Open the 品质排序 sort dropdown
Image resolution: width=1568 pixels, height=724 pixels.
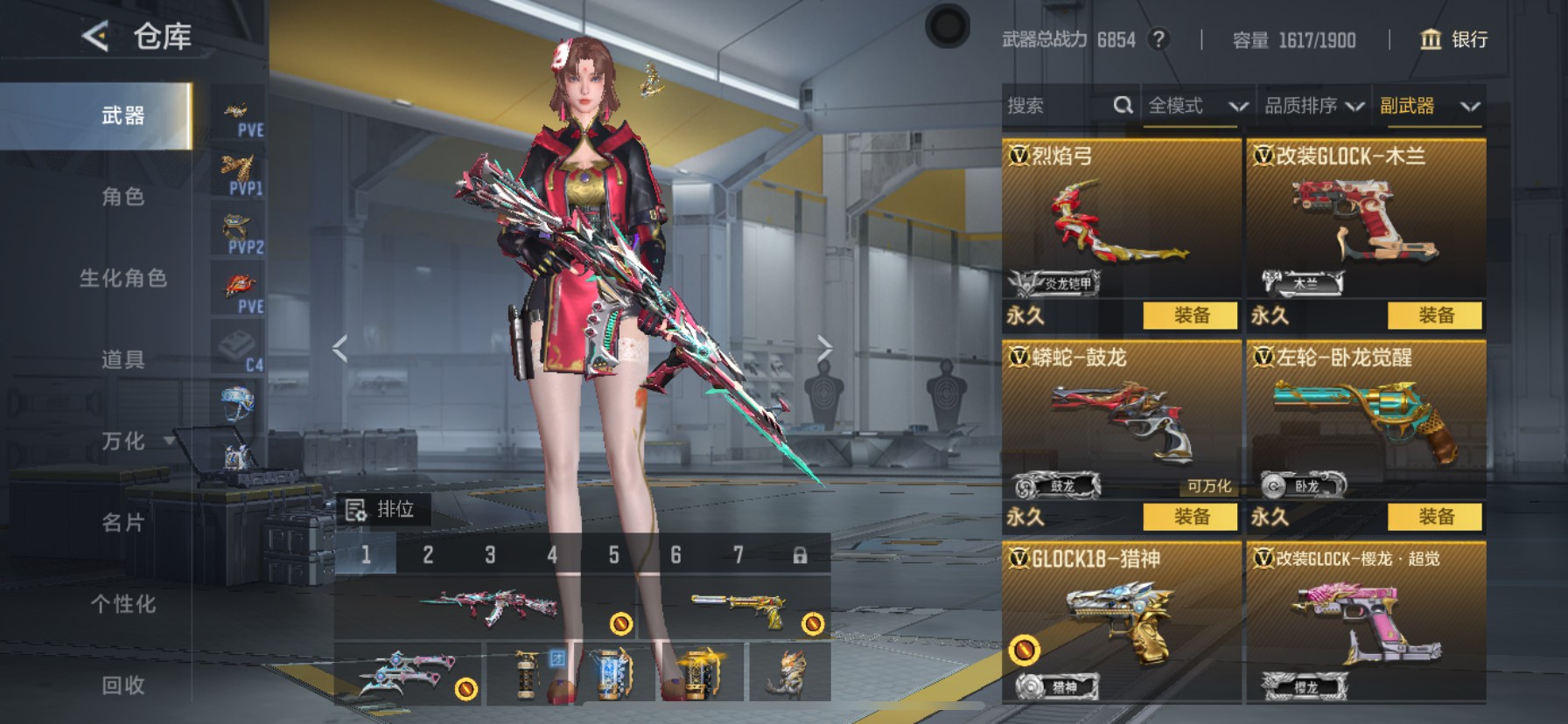point(1313,106)
